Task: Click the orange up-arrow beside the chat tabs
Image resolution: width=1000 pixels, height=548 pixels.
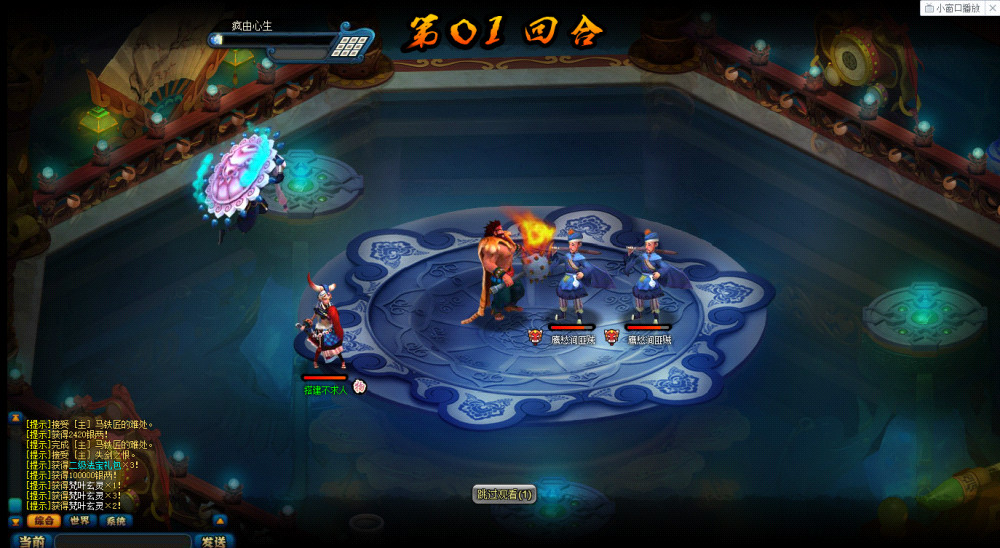Action: tap(220, 520)
